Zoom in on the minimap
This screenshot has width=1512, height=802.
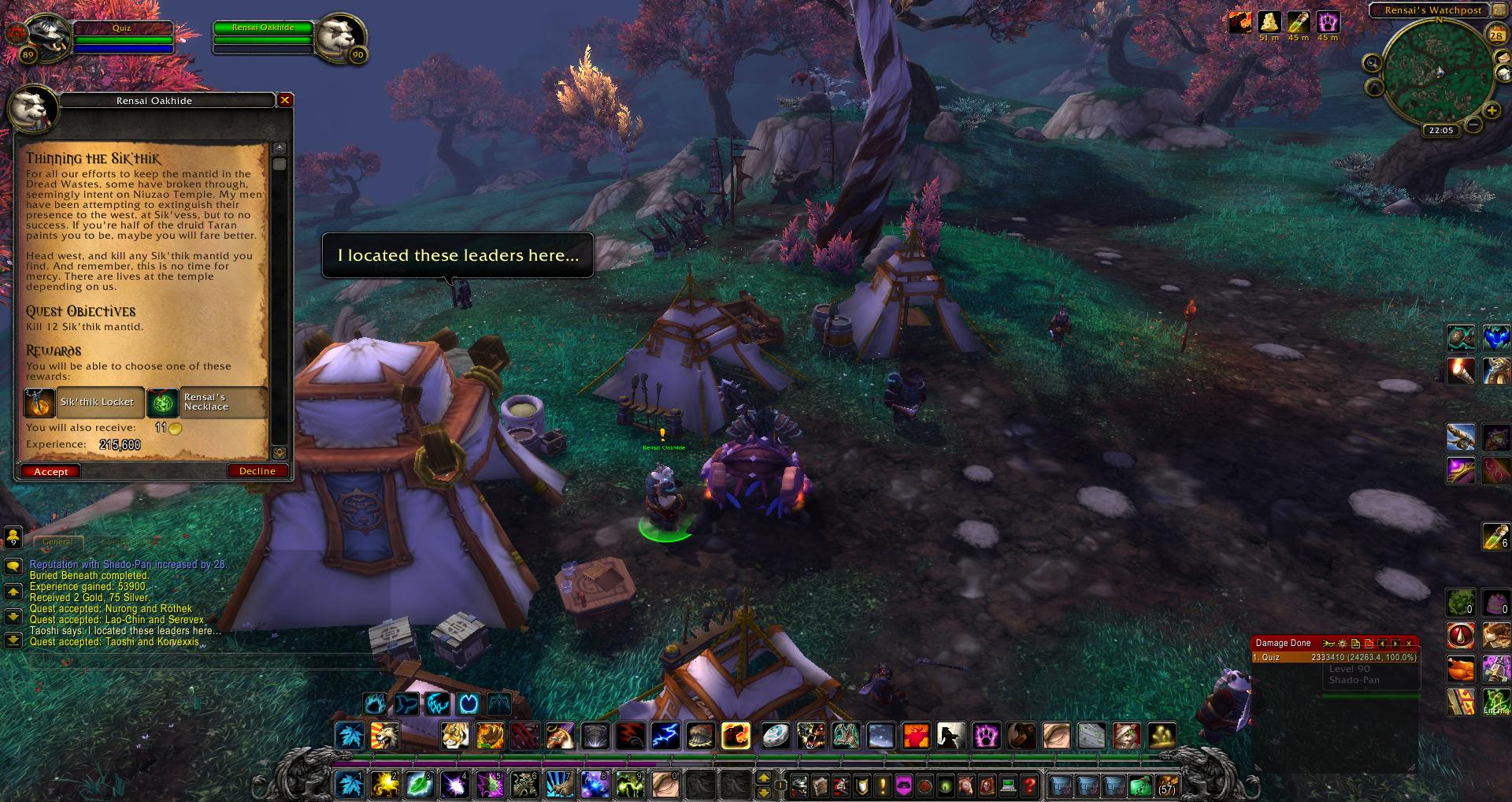[x=1492, y=111]
